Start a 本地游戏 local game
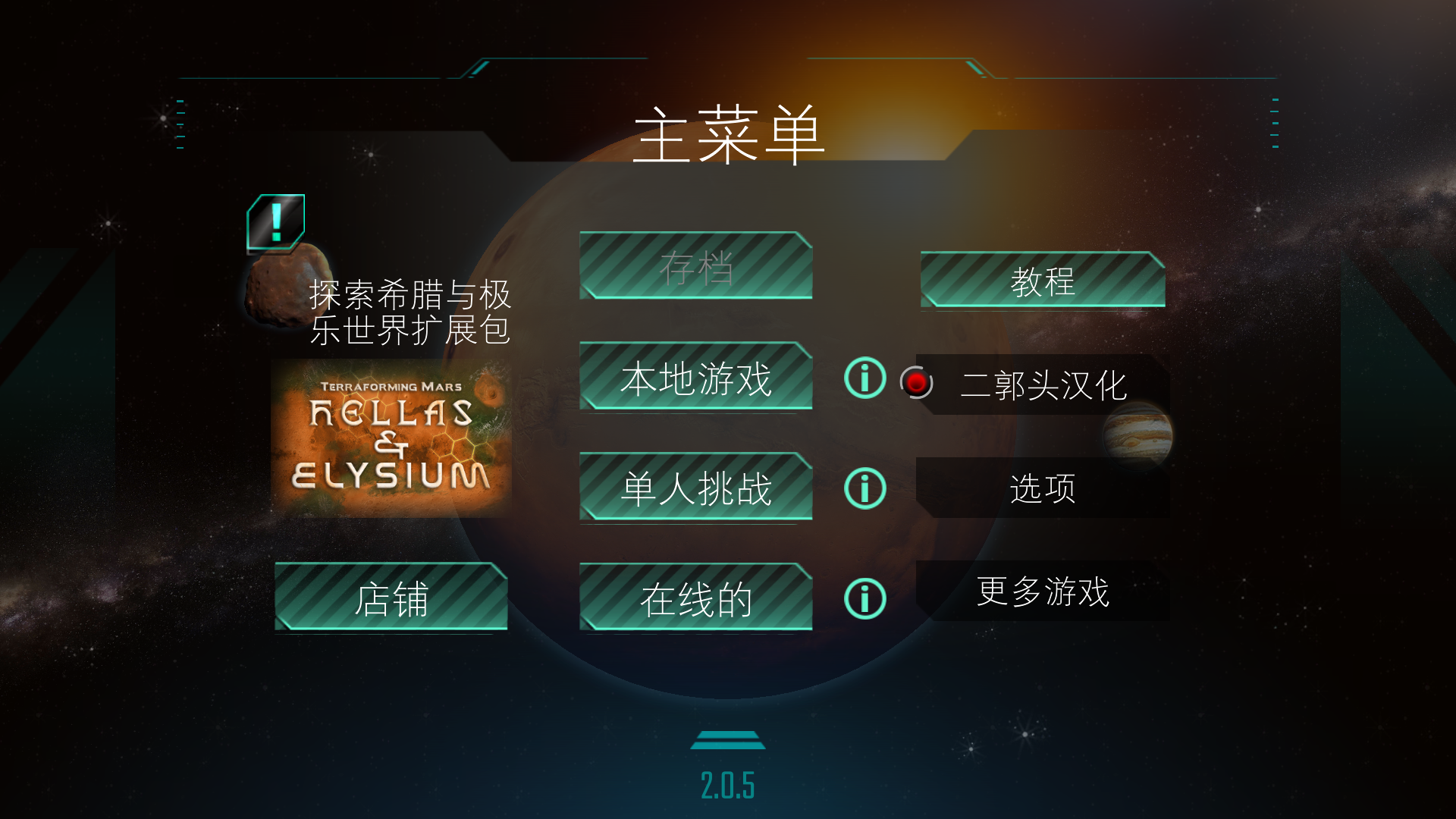The image size is (1456, 819). click(x=695, y=377)
